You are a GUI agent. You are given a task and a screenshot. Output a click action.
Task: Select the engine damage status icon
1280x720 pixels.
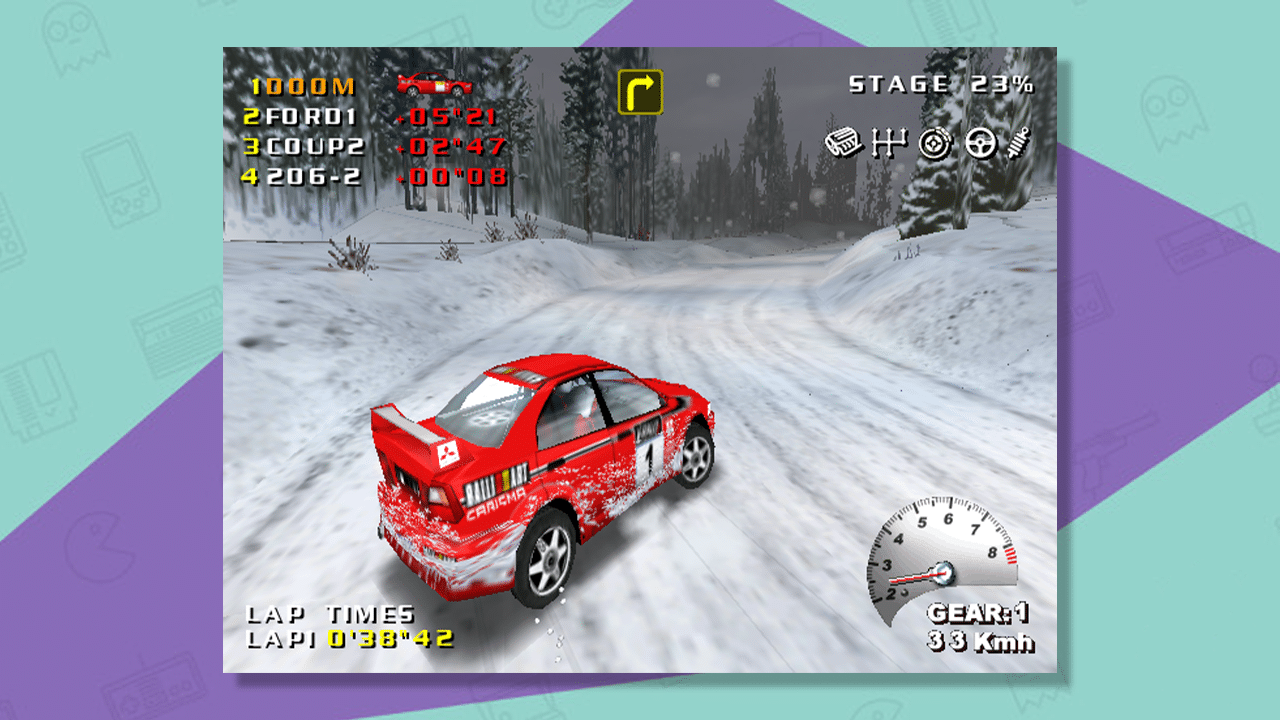click(843, 144)
